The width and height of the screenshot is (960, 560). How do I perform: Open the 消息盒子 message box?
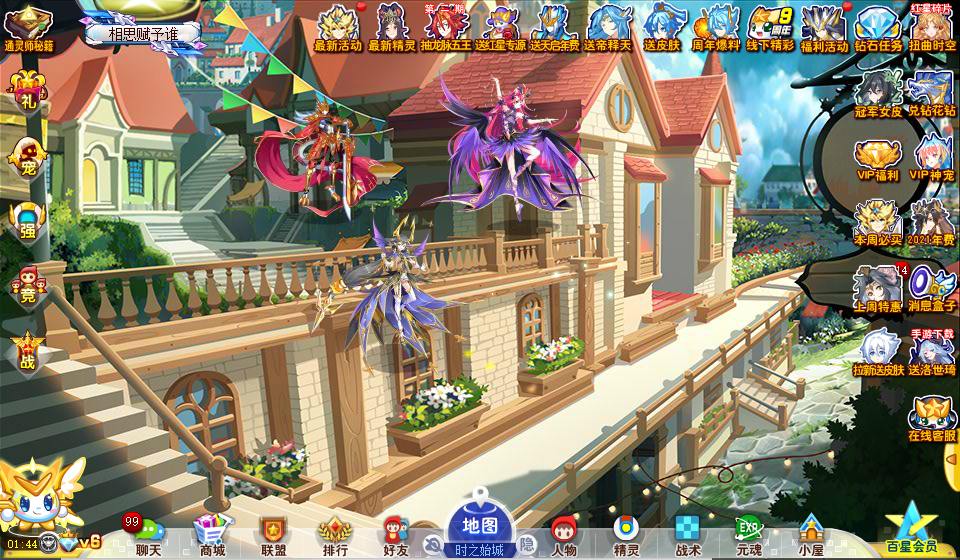pos(933,288)
